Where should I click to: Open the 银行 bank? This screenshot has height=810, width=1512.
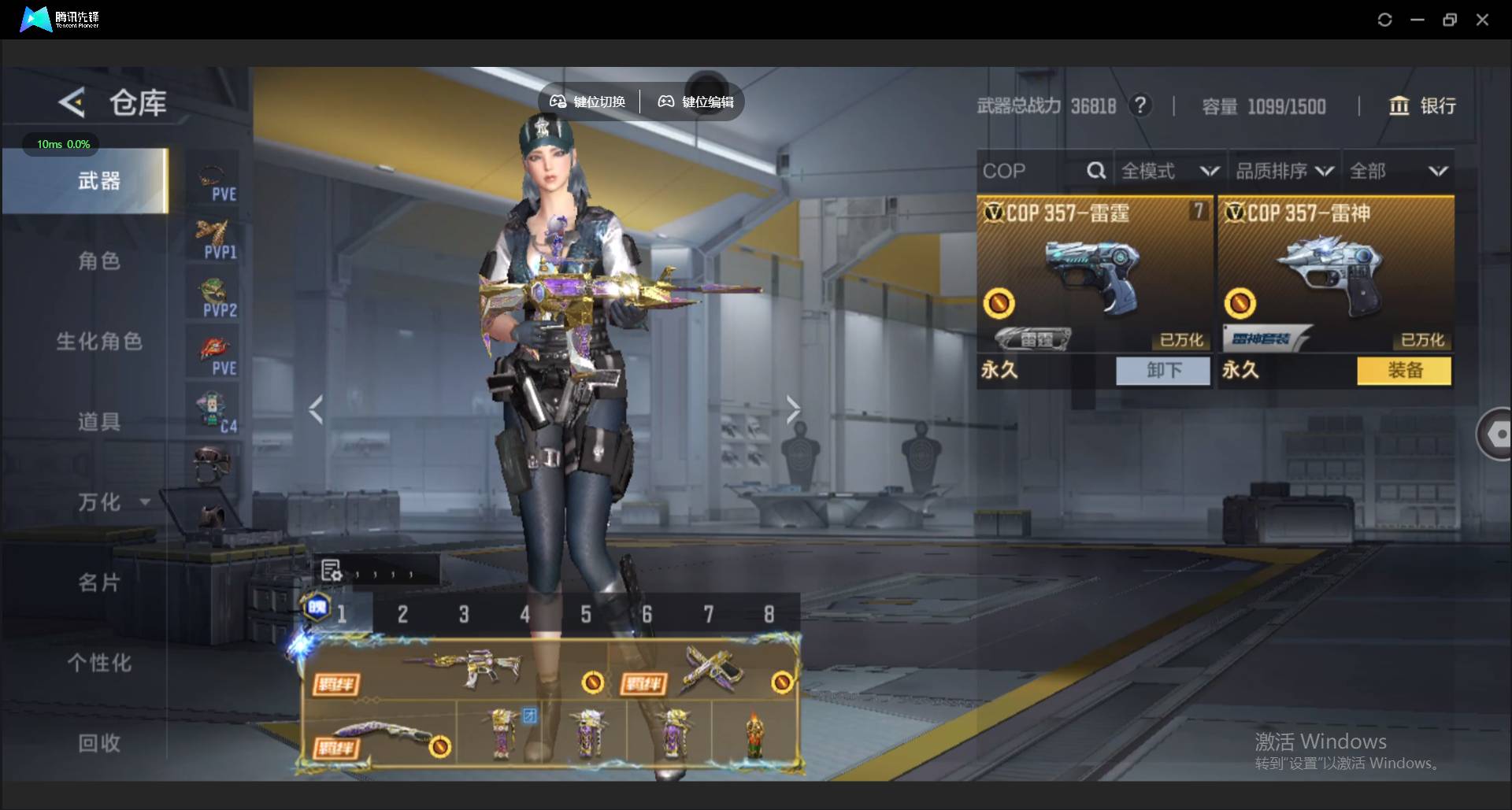(1422, 105)
